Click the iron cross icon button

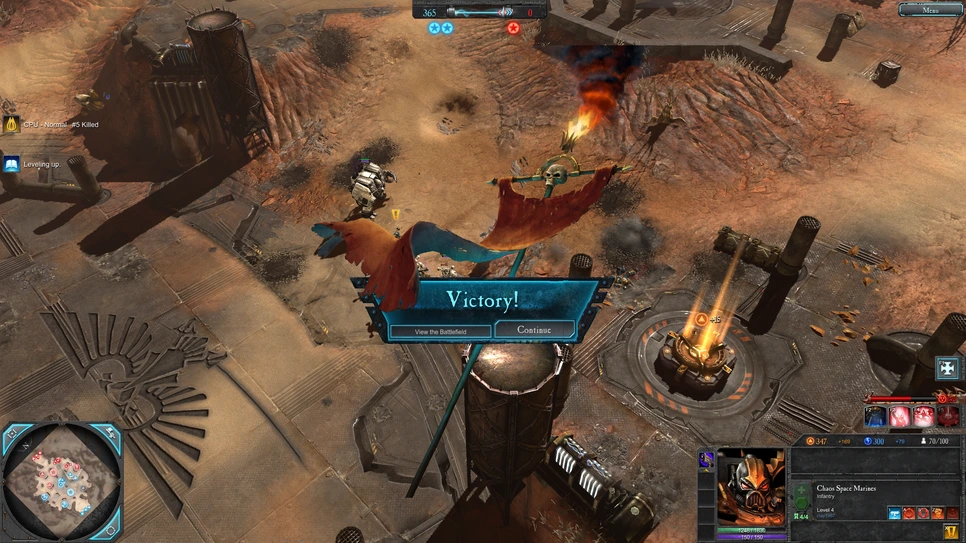point(947,368)
